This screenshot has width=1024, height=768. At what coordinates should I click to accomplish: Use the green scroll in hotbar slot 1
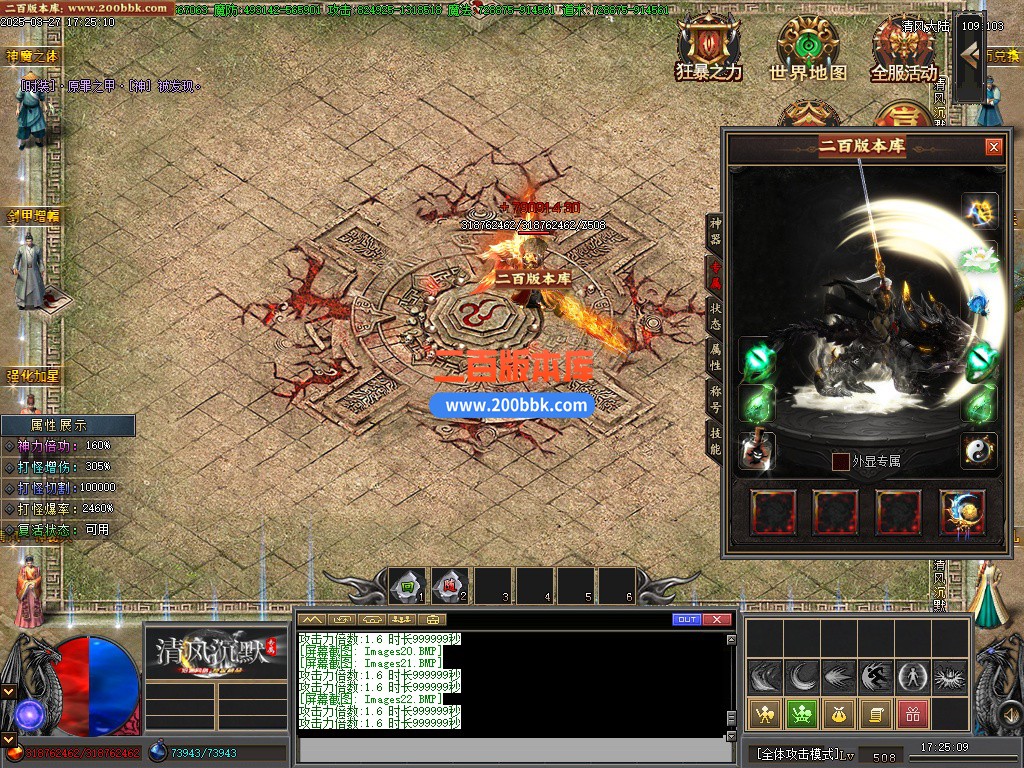407,586
